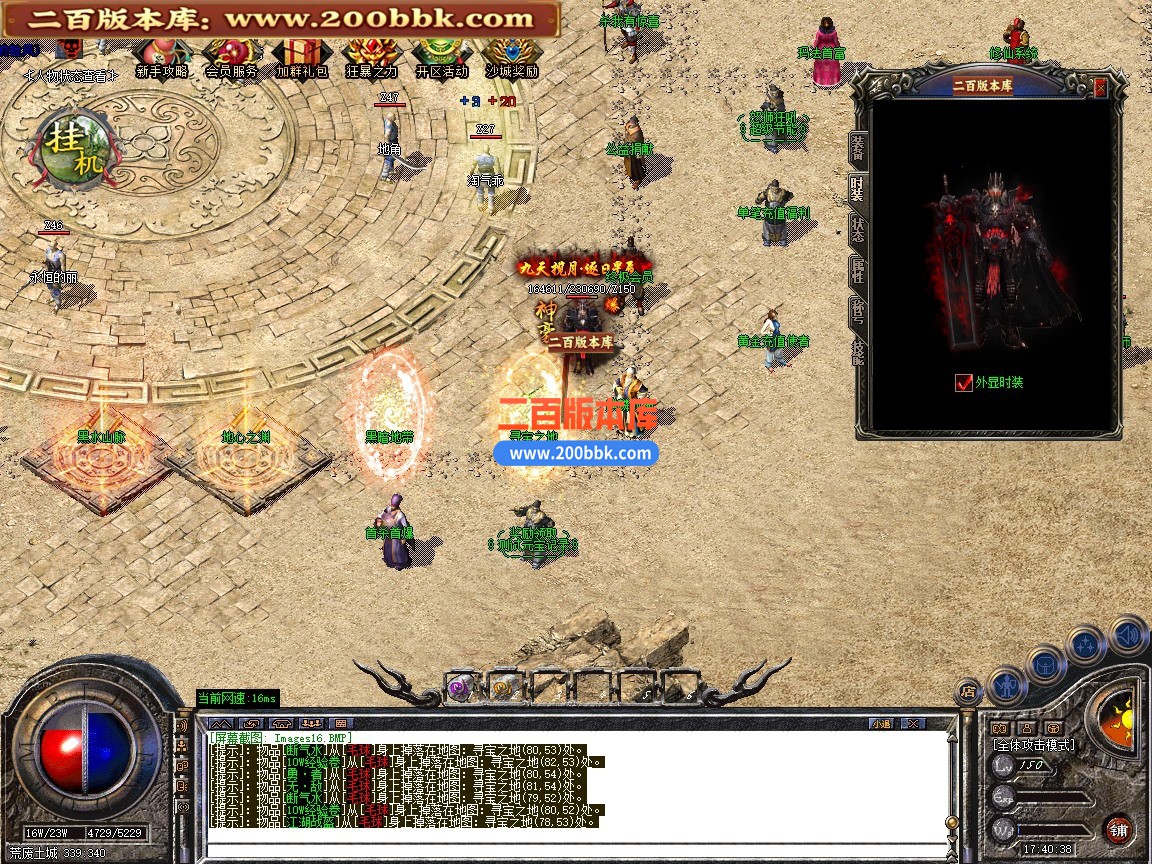
Task: Activate the 狂暴之力 icon
Action: point(372,58)
